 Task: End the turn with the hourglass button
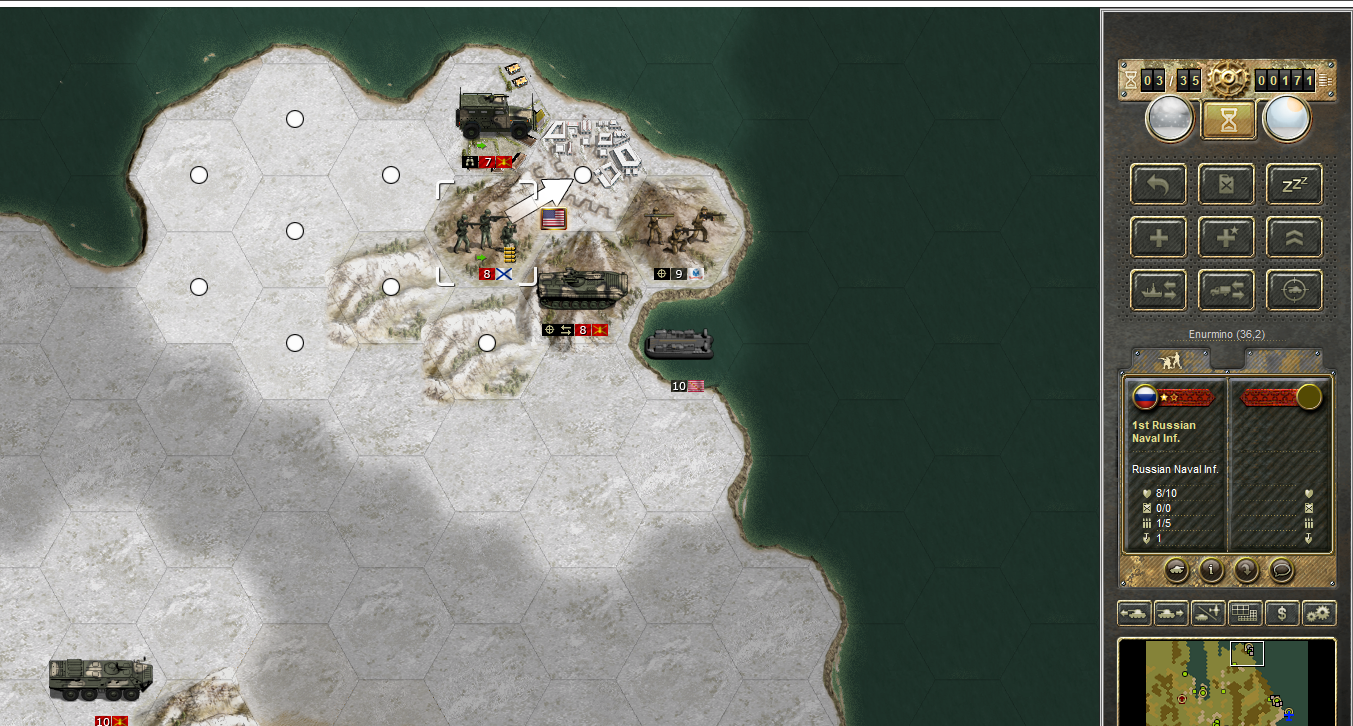click(1228, 120)
